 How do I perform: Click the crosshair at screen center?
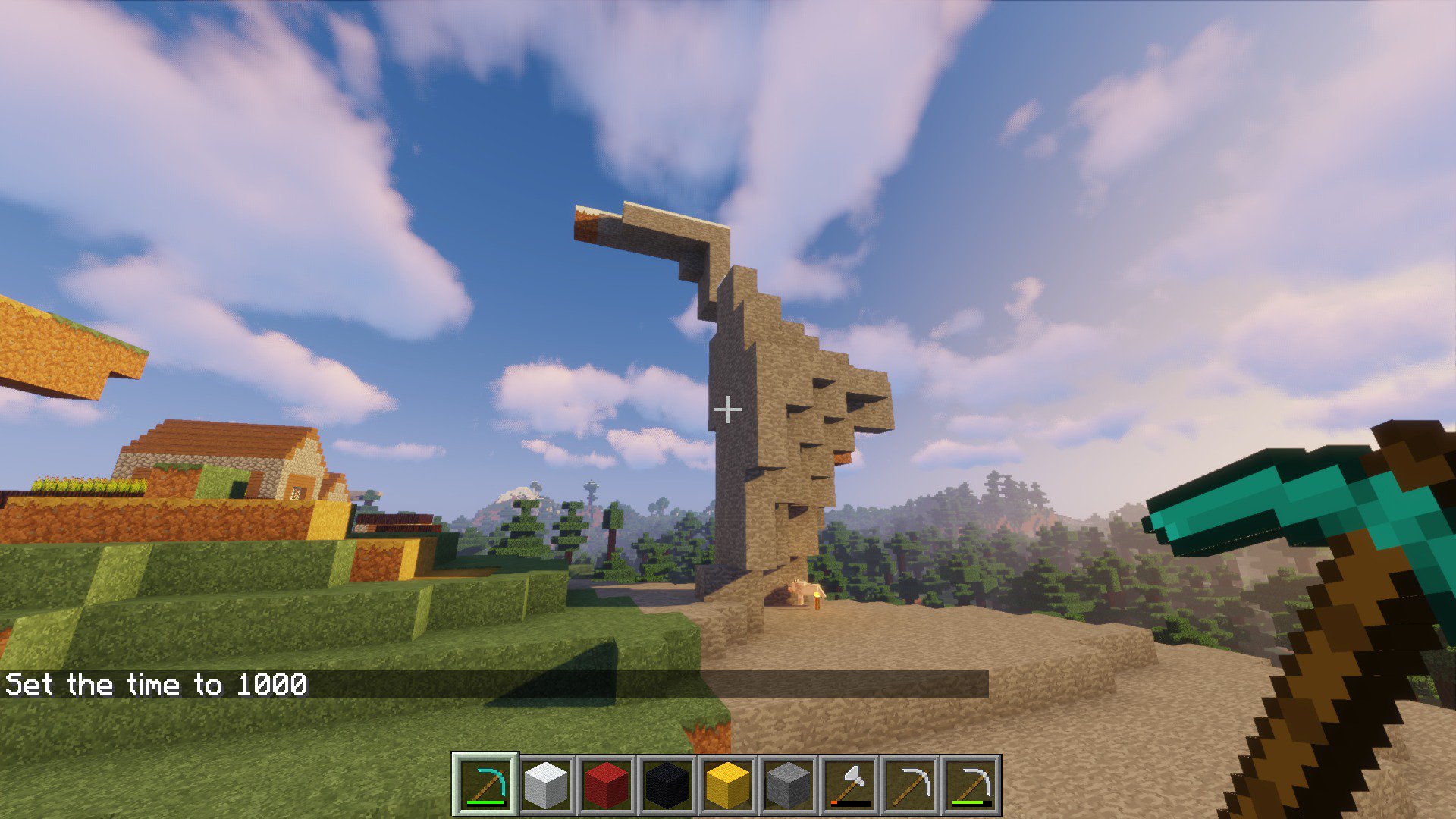click(x=728, y=409)
